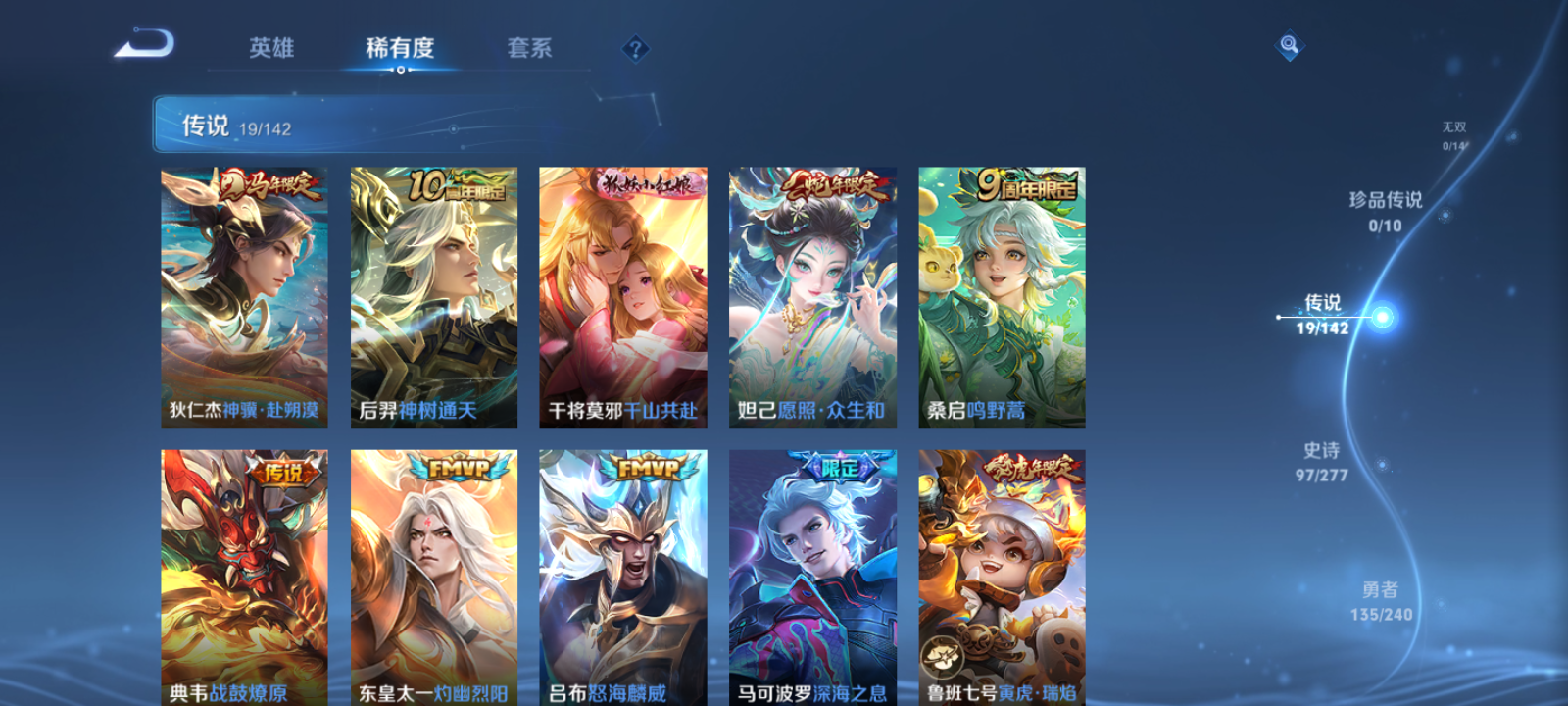This screenshot has height=706, width=1568.
Task: Click the game logo in top-left corner
Action: 142,44
